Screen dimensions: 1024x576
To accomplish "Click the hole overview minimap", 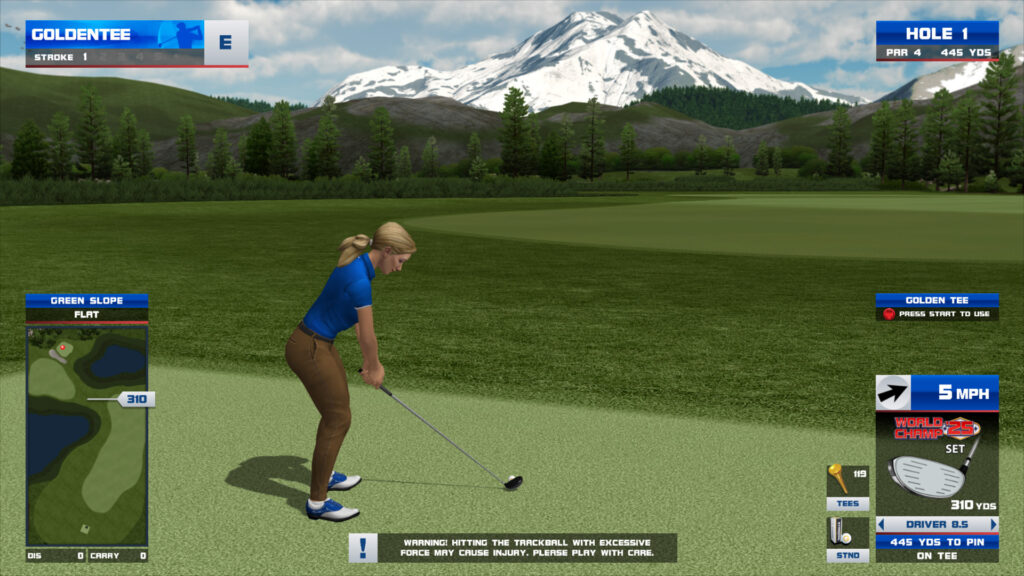I will [87, 435].
